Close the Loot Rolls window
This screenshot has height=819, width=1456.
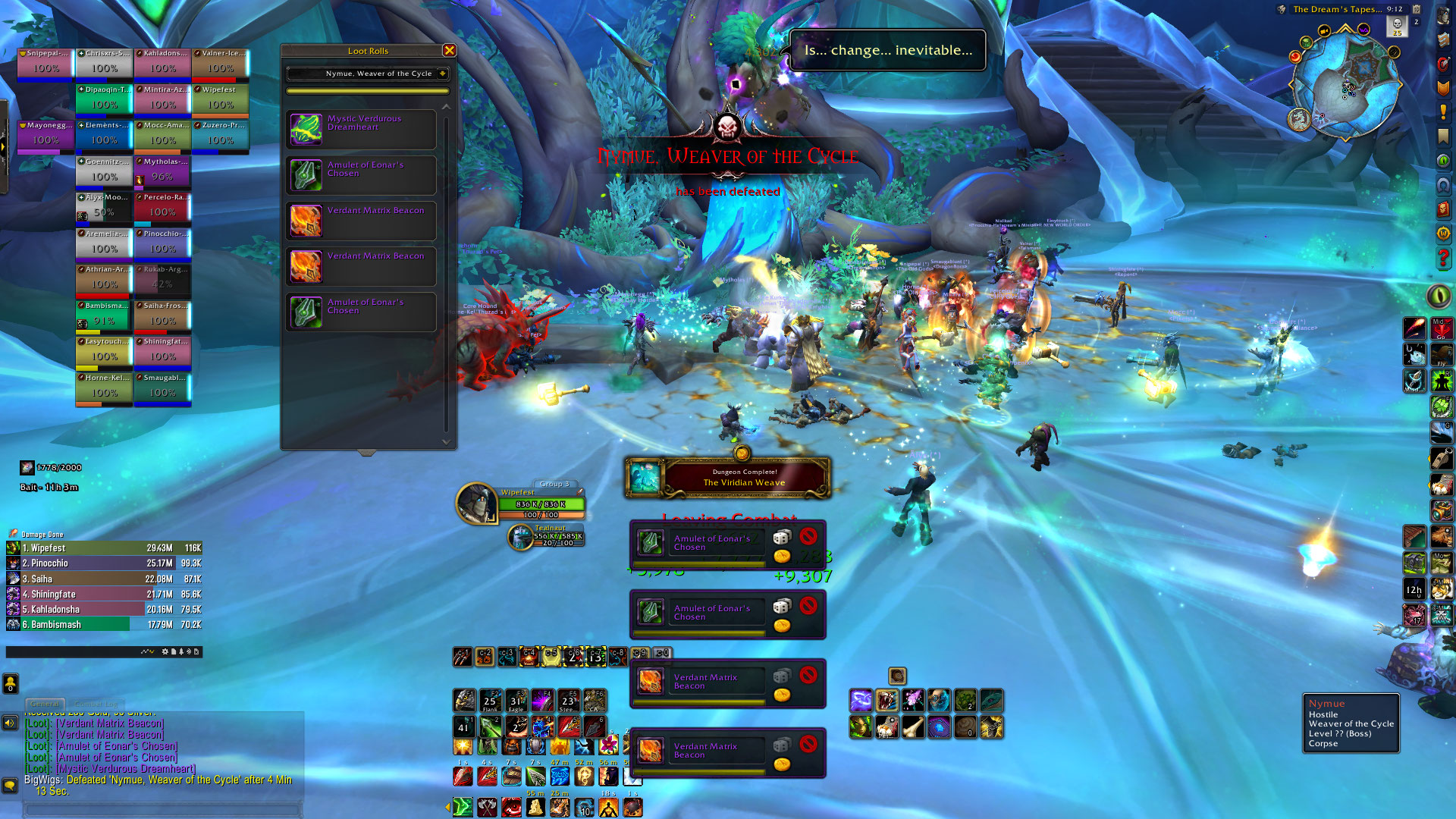coord(449,51)
